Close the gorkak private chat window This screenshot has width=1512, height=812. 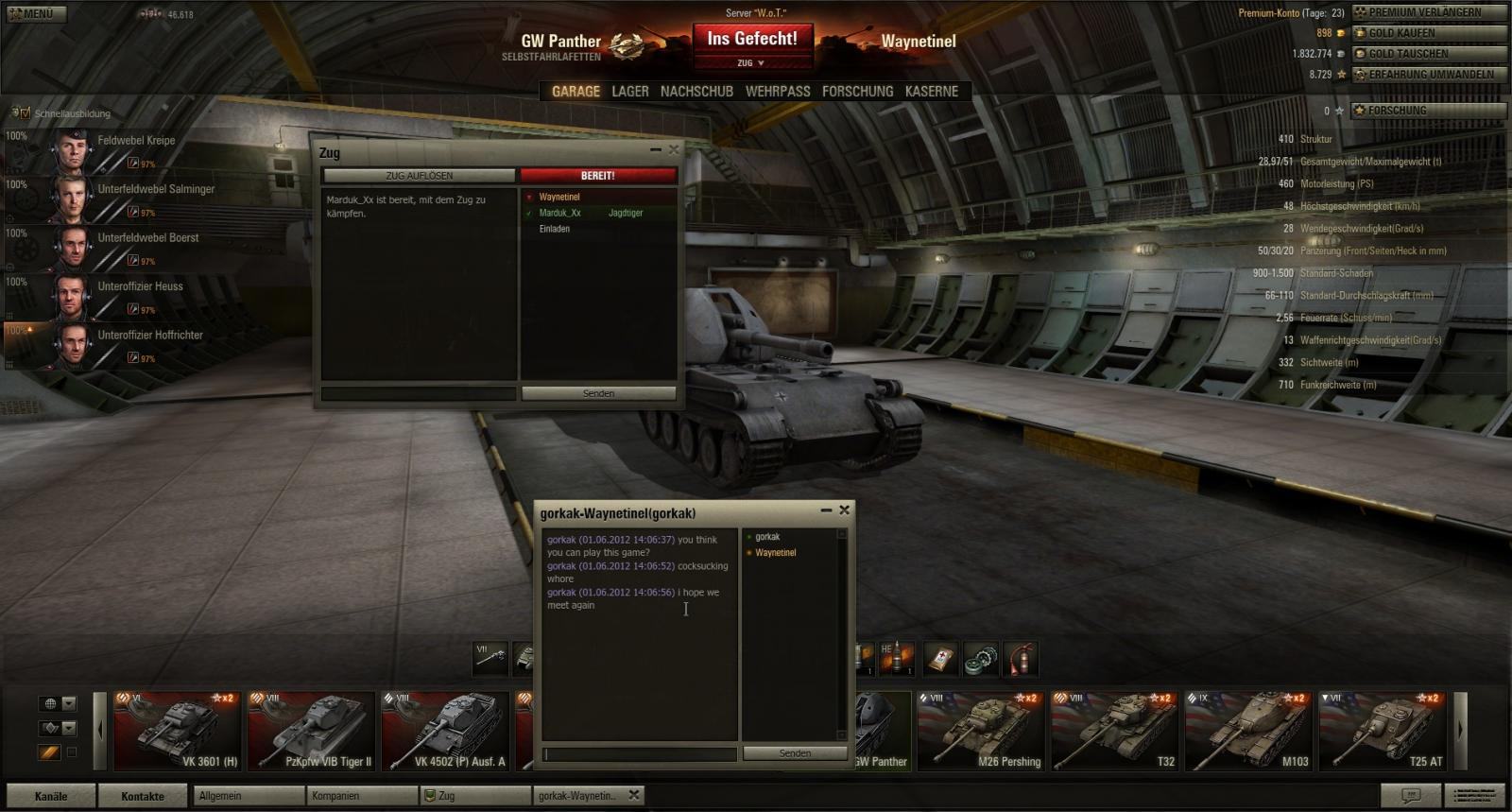coord(845,510)
